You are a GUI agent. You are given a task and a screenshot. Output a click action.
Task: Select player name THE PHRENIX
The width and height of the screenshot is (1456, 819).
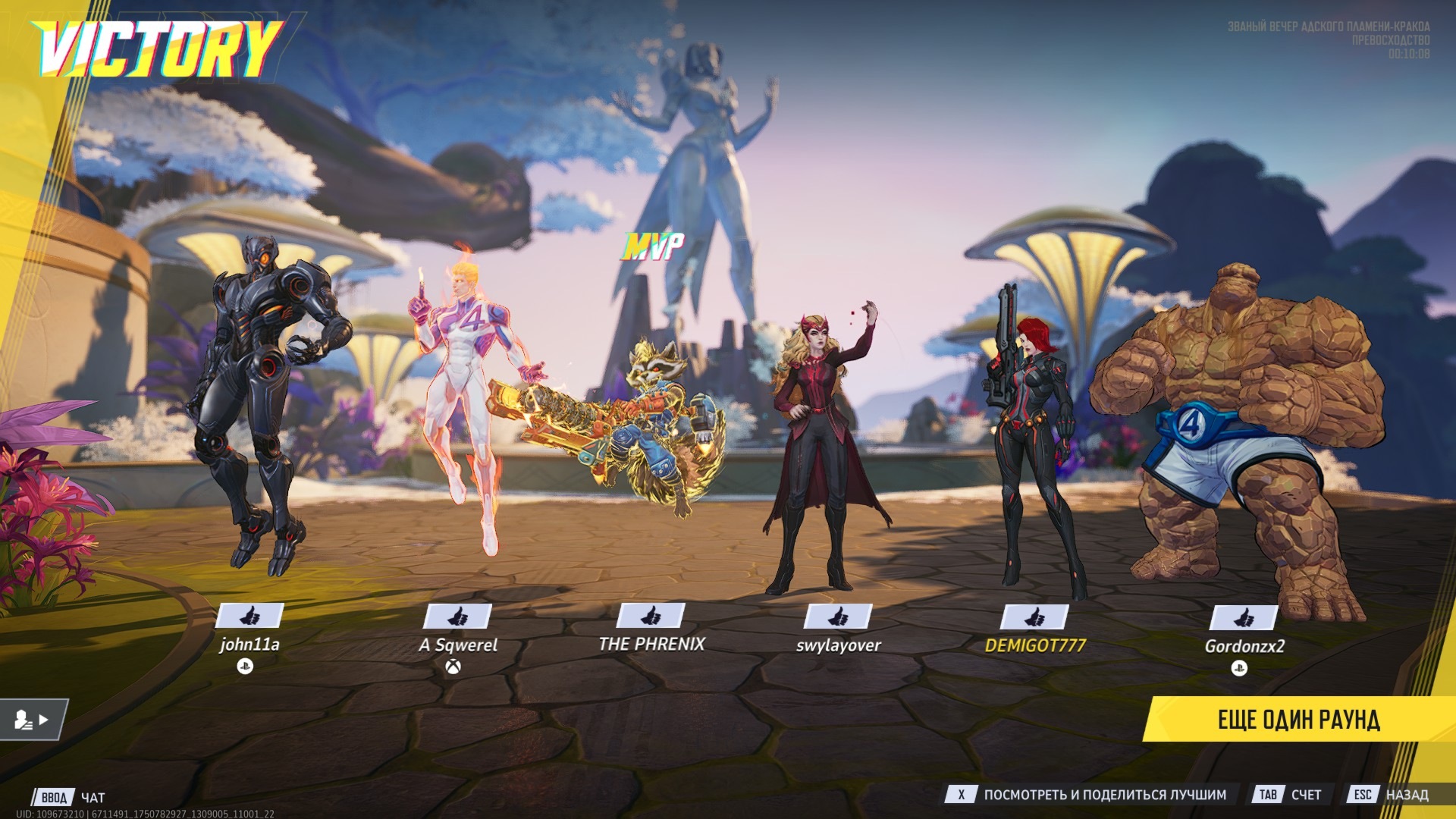click(x=651, y=644)
